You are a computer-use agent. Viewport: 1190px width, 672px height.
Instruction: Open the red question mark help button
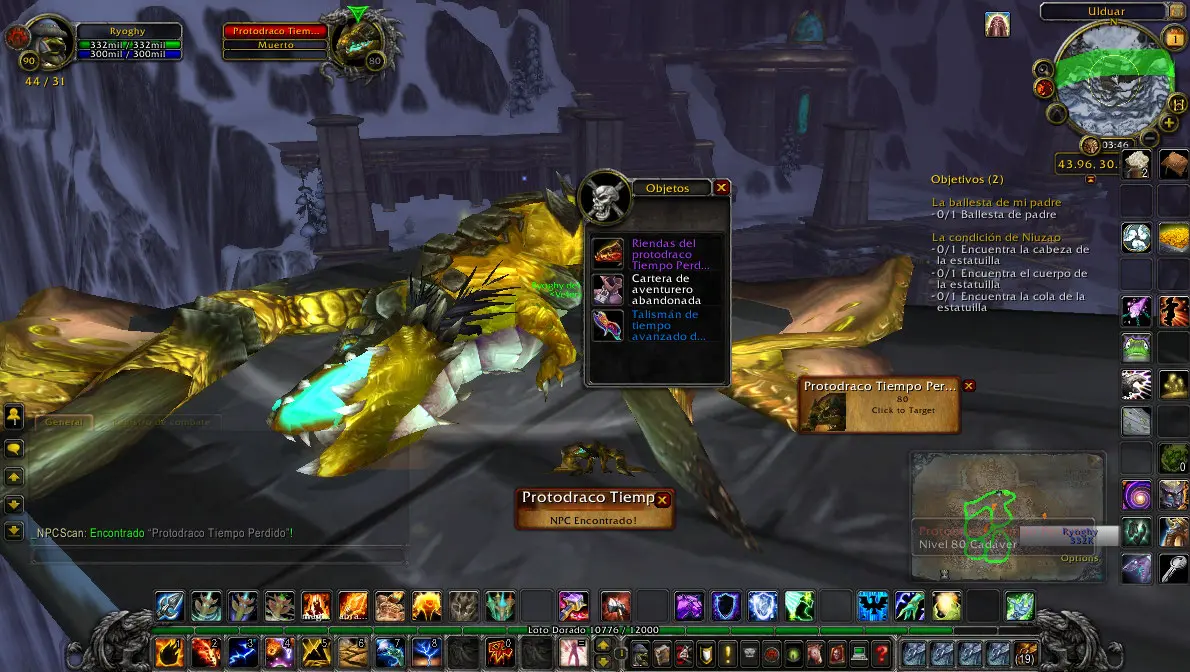(880, 654)
